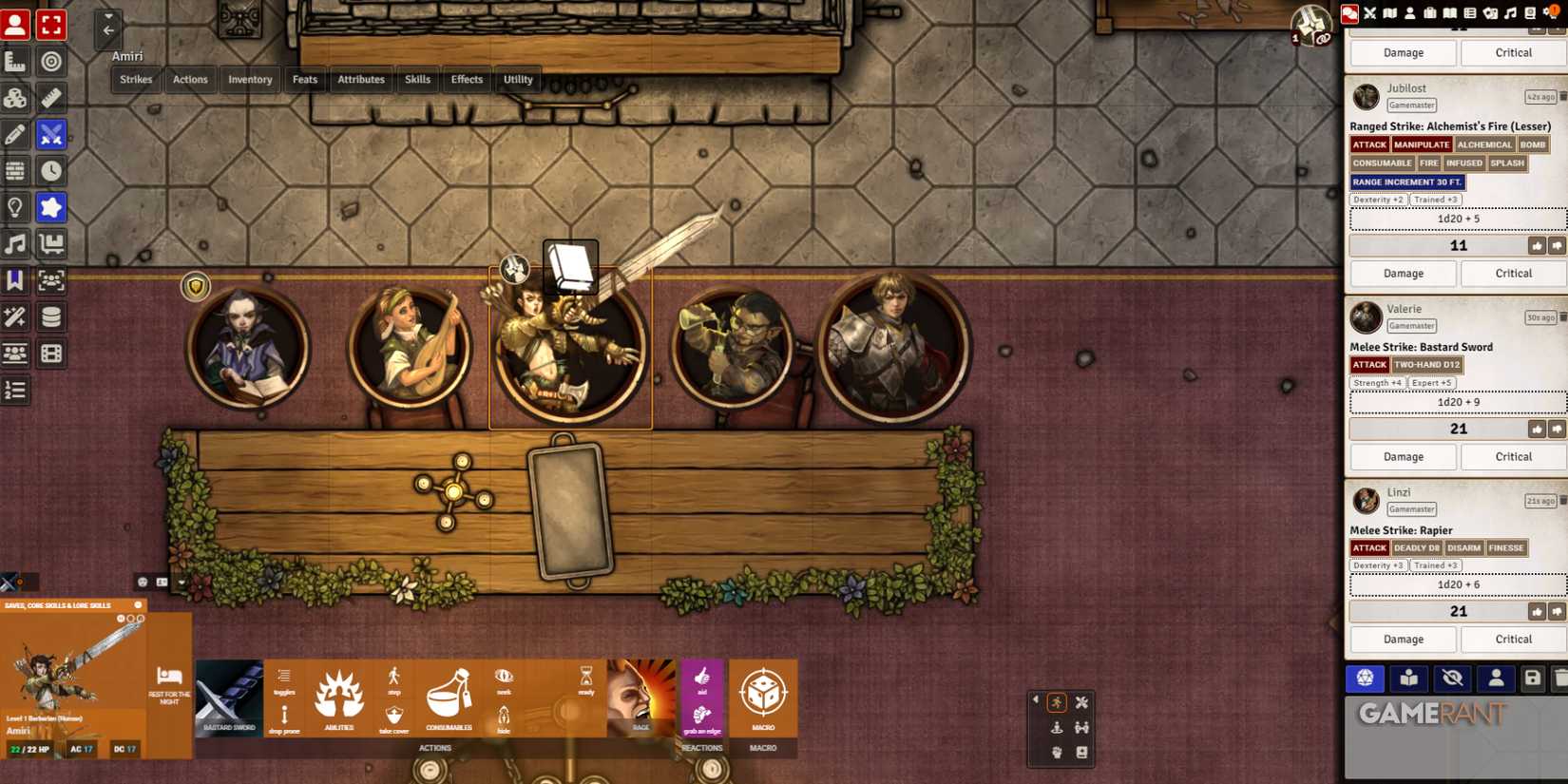
Task: Activate the Rage reaction icon
Action: click(x=641, y=696)
